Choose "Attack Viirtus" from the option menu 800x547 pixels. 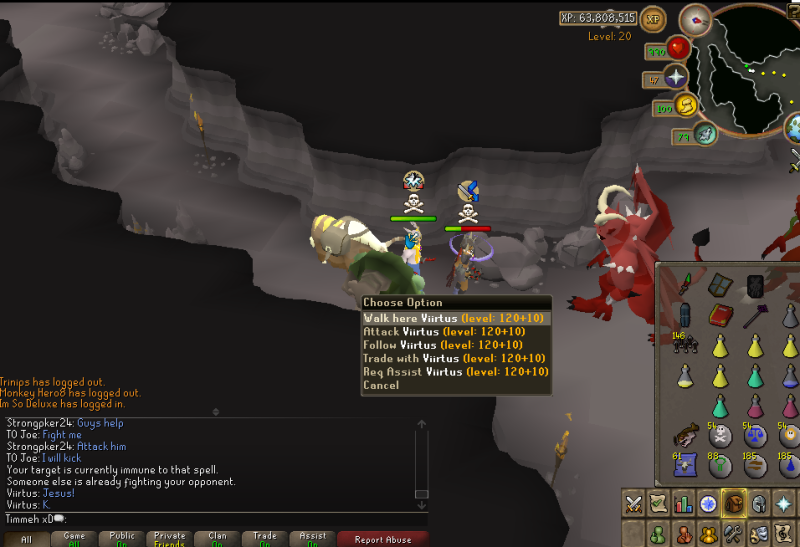[x=455, y=332]
